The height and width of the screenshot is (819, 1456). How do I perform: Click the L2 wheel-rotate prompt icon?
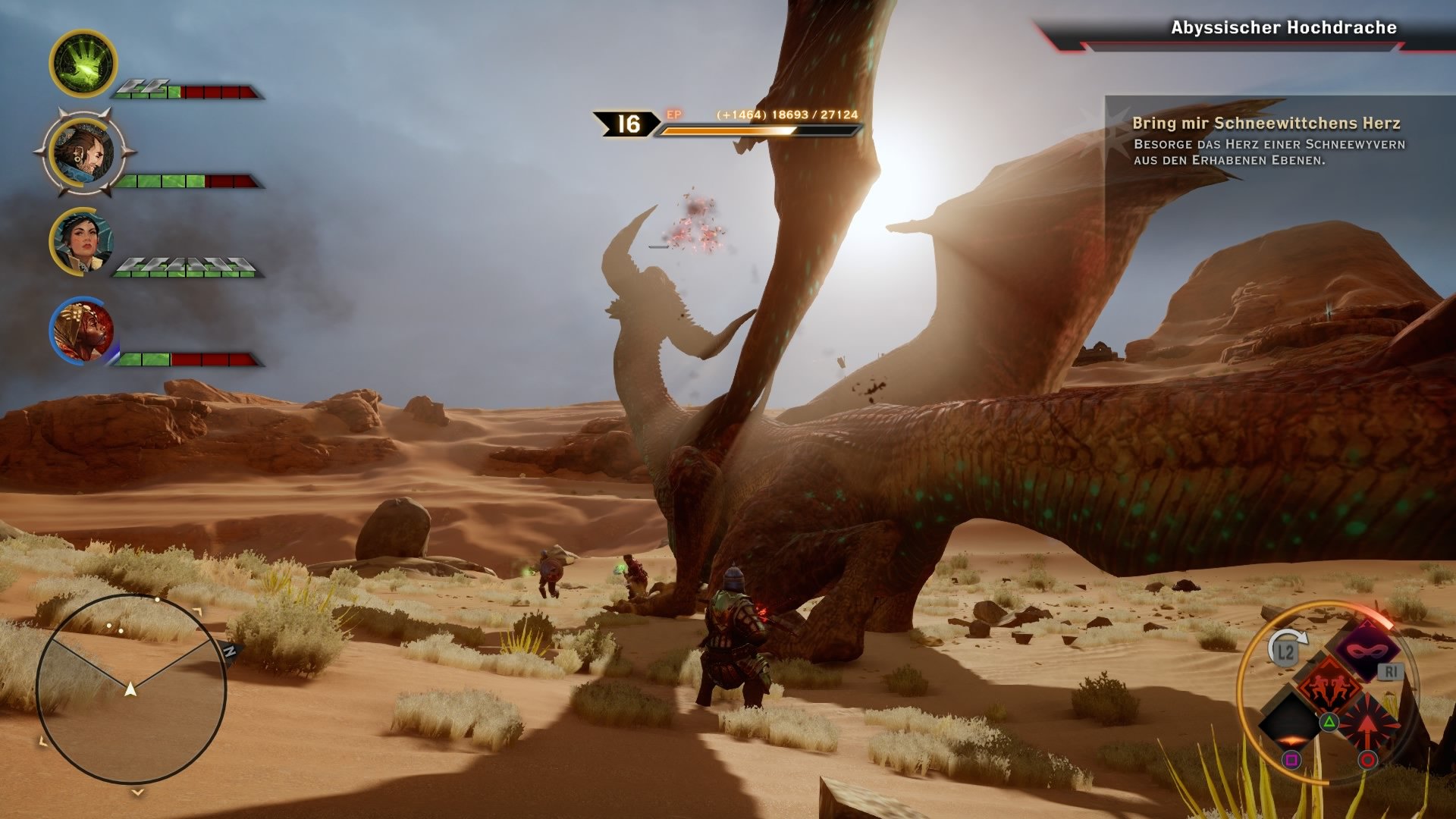click(1285, 651)
